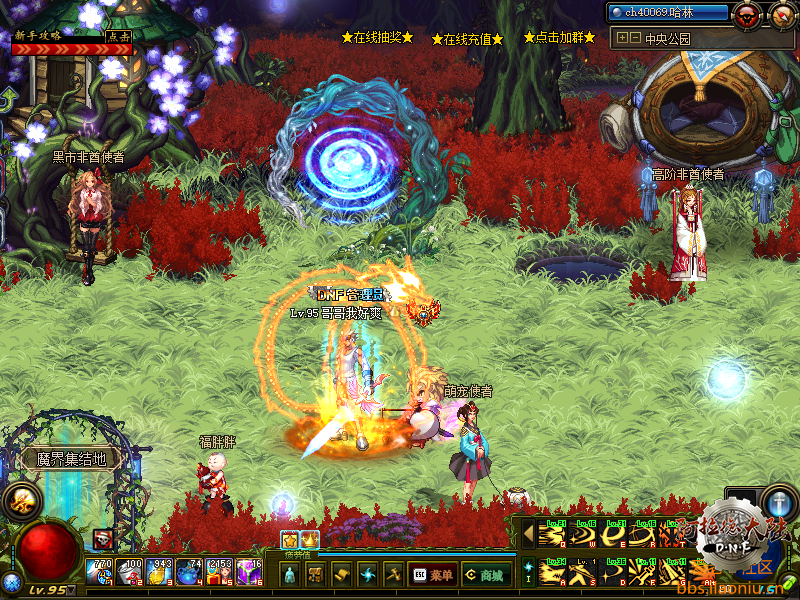Activate the Lv.34 wolf head skill (A)
The image size is (800, 600).
coord(552,572)
